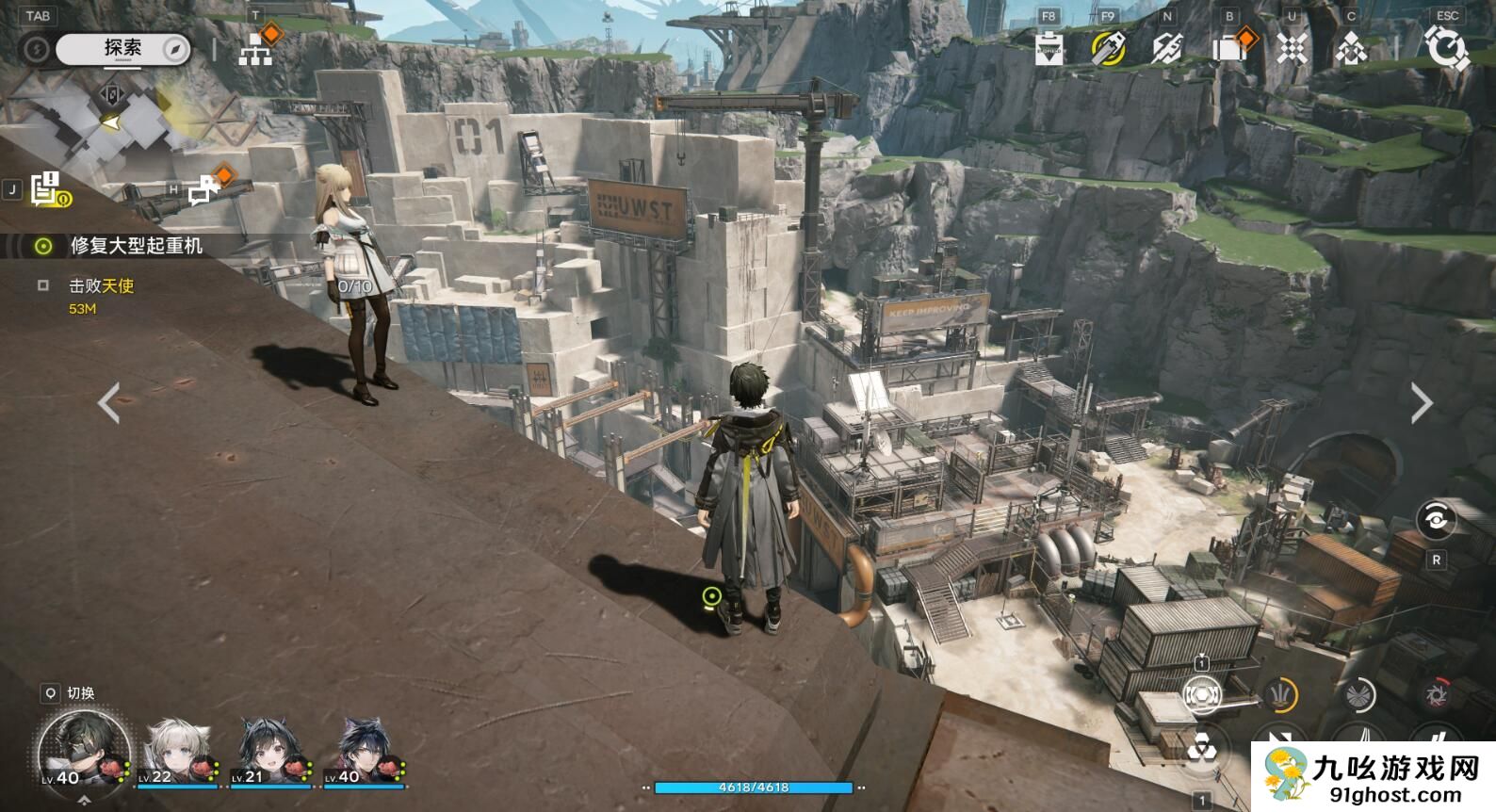This screenshot has width=1496, height=812.
Task: Open the tech tree icon with orange marker
Action: 255,49
